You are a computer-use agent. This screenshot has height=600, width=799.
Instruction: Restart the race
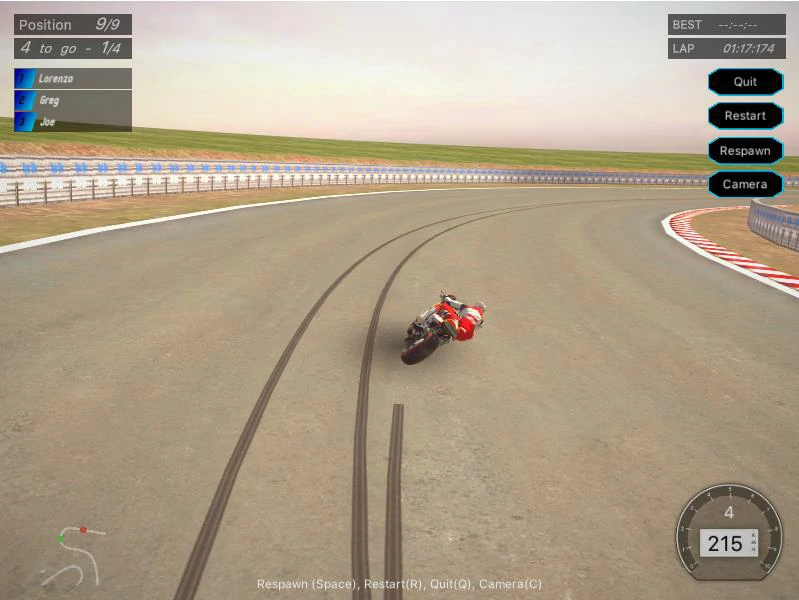pyautogui.click(x=745, y=116)
